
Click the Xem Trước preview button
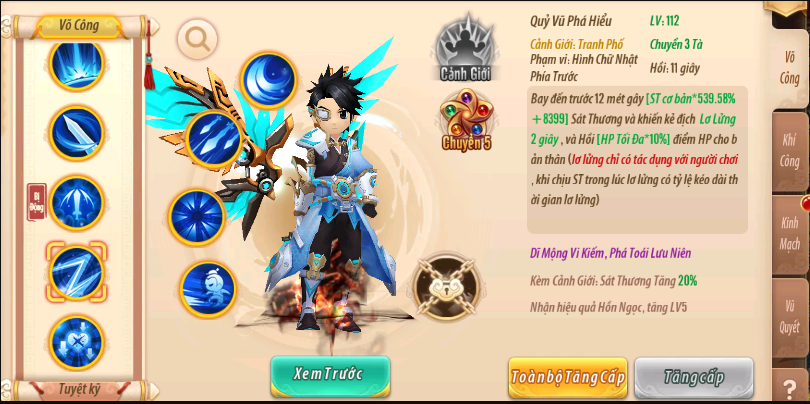[330, 374]
